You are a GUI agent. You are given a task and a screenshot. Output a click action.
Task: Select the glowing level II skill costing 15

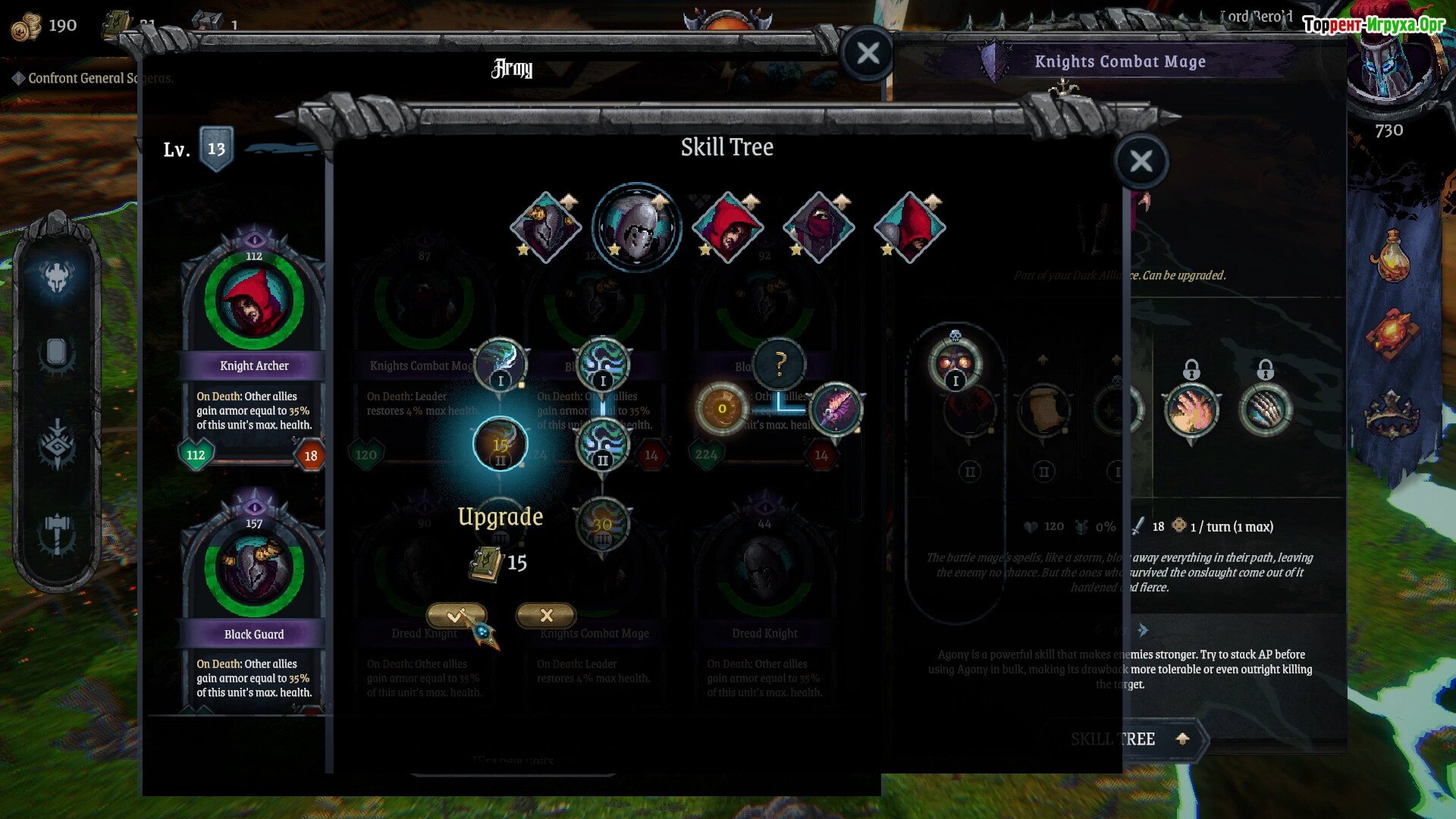coord(500,444)
